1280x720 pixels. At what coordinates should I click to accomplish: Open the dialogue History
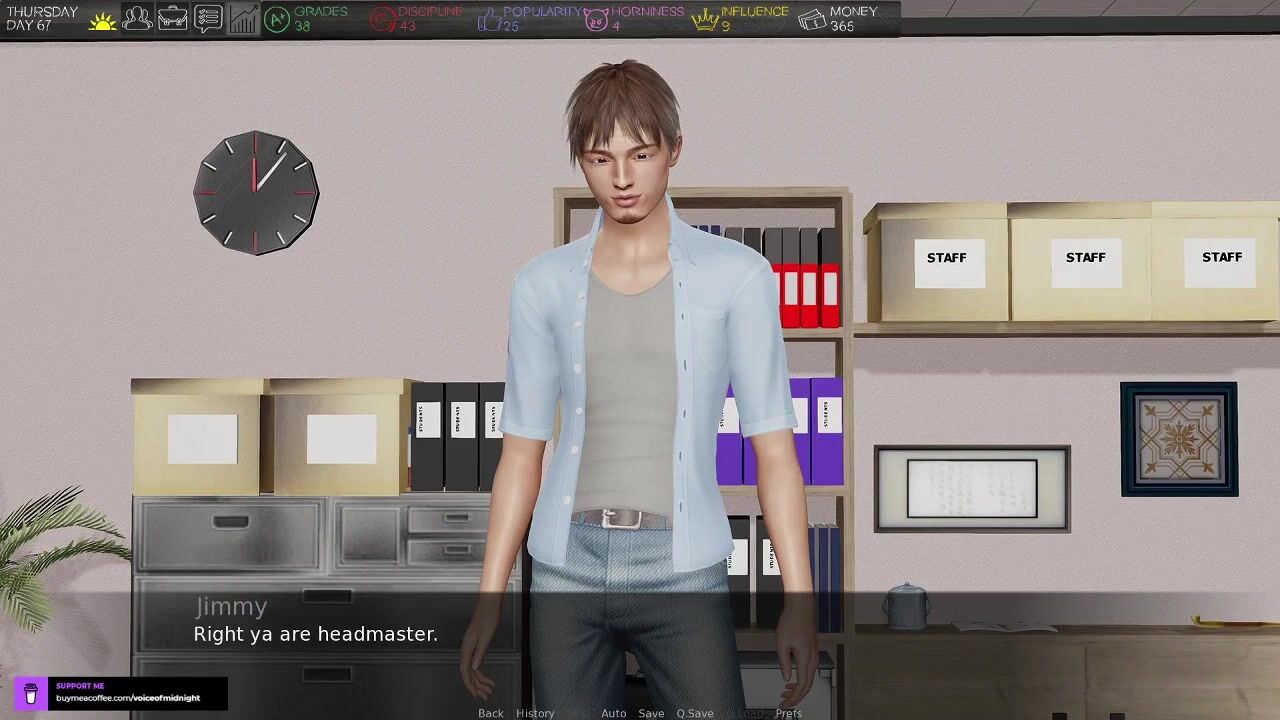coord(535,713)
